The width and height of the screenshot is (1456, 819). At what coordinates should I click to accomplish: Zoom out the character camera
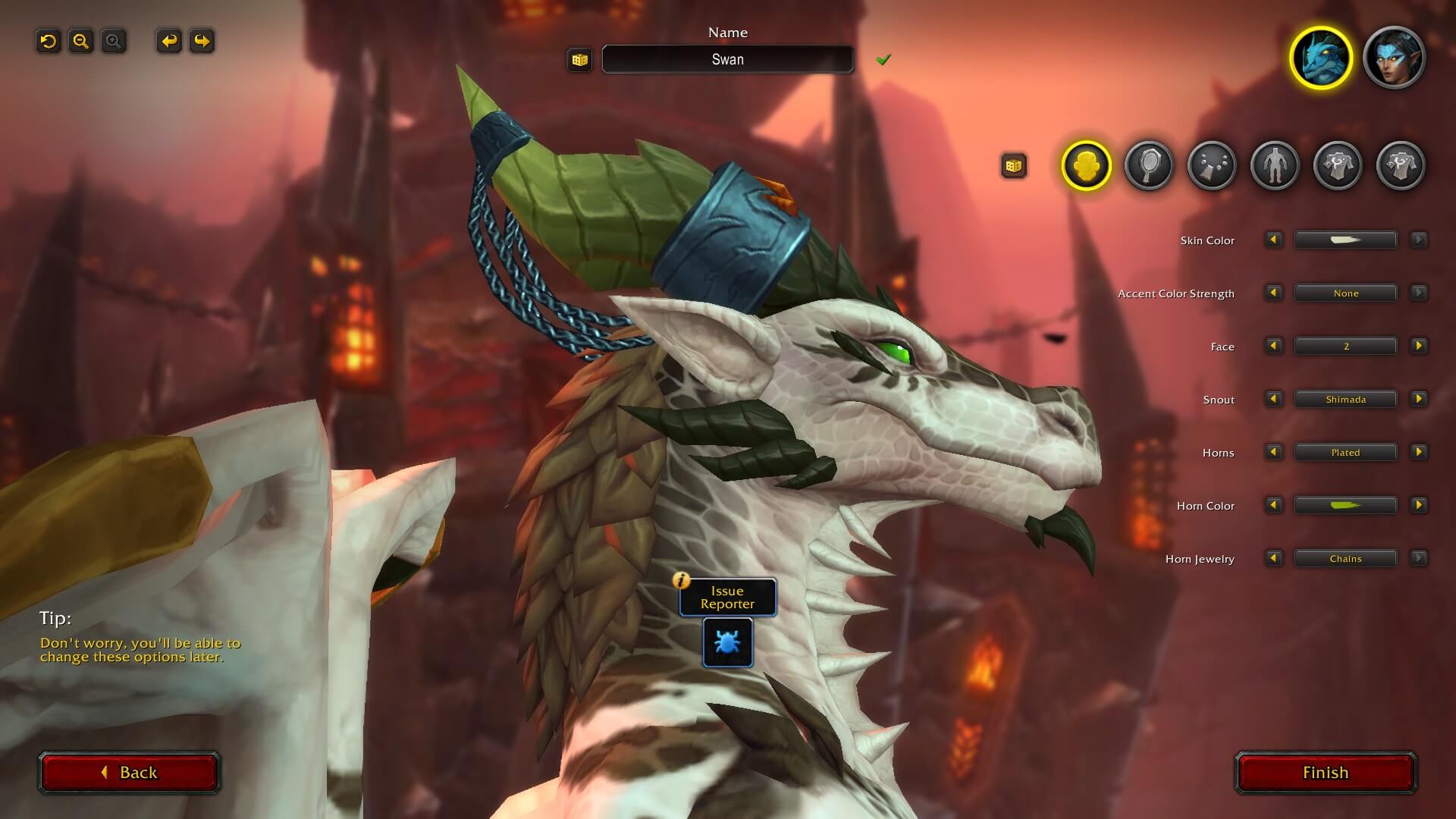pyautogui.click(x=81, y=41)
